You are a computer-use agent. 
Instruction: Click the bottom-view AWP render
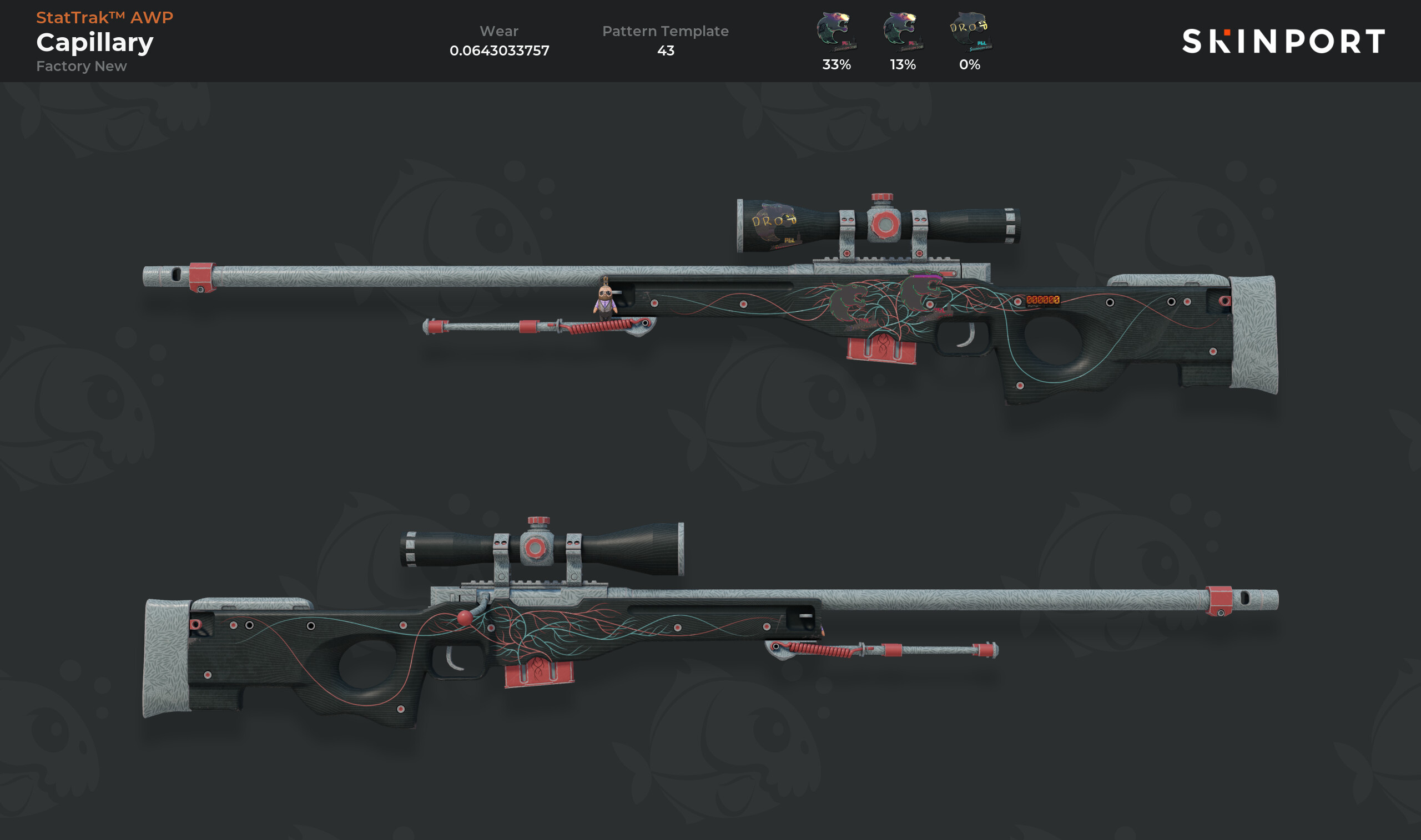point(566,640)
